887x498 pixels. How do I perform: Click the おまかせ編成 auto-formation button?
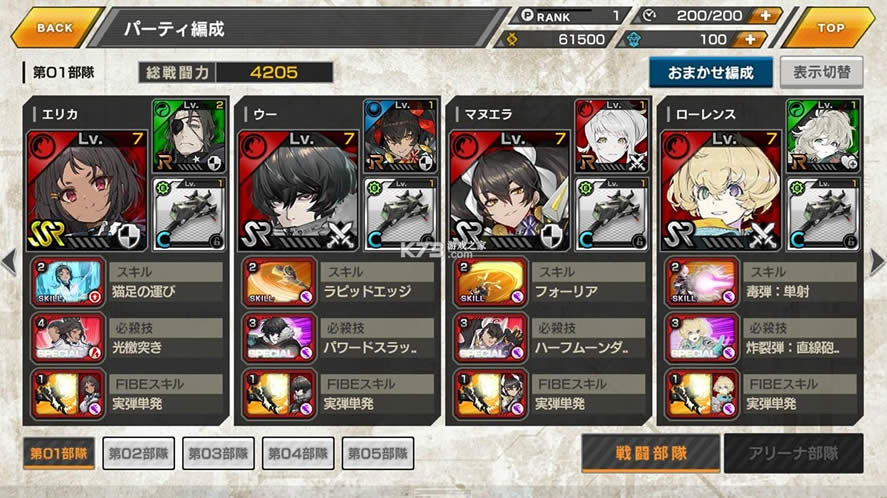(710, 72)
